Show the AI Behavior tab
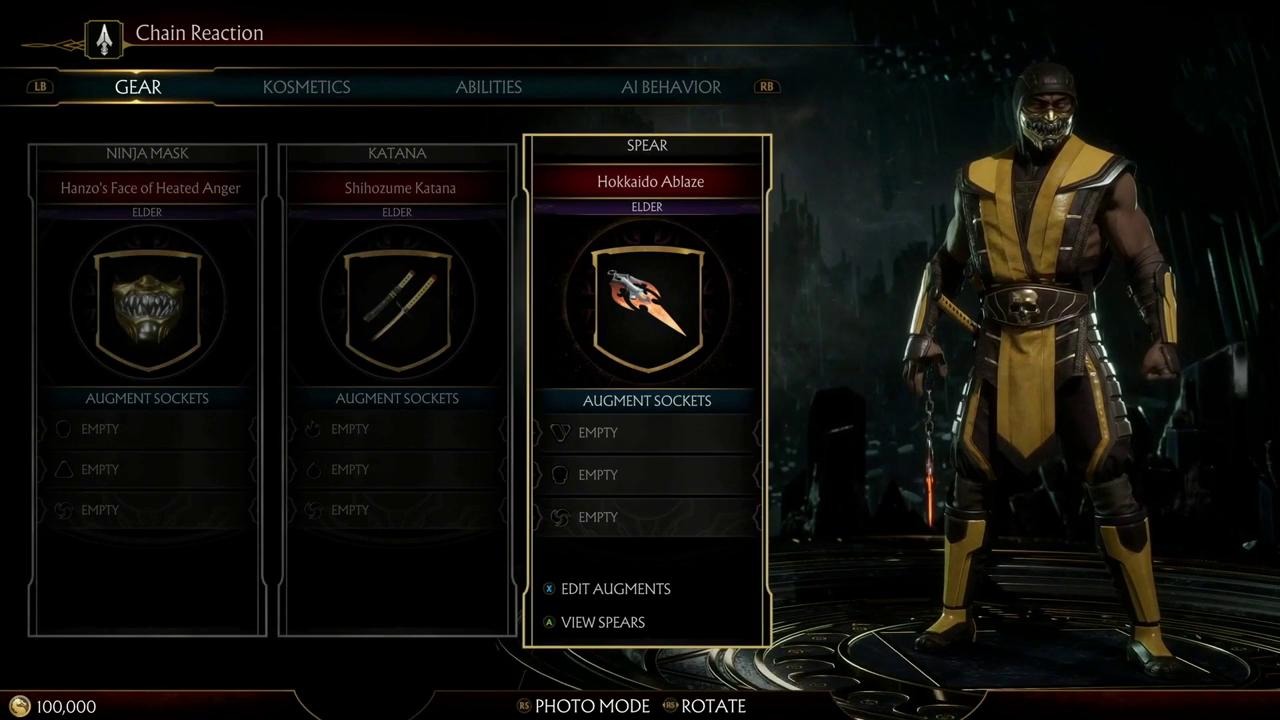1280x720 pixels. coord(671,87)
